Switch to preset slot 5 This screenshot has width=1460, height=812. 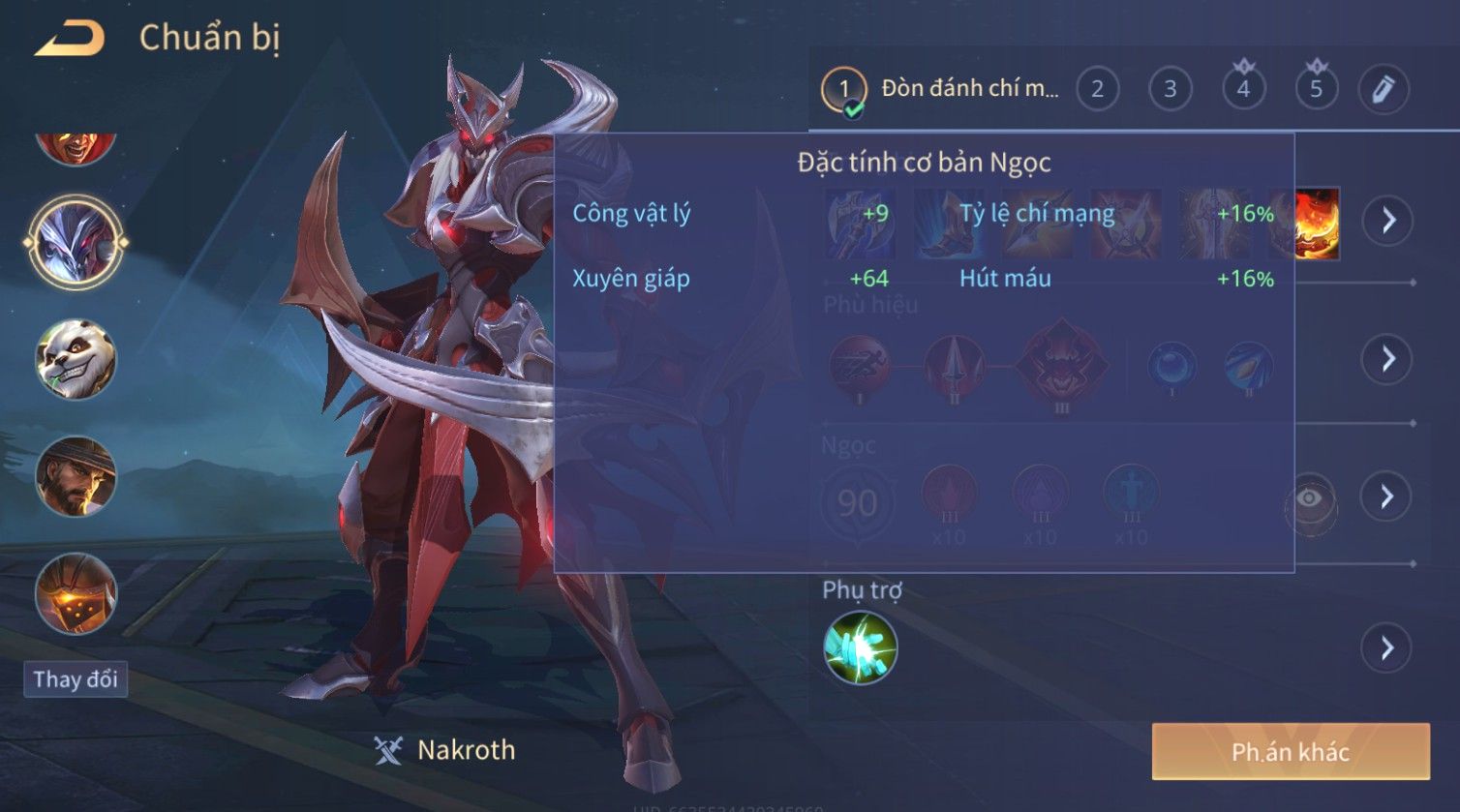(x=1316, y=90)
